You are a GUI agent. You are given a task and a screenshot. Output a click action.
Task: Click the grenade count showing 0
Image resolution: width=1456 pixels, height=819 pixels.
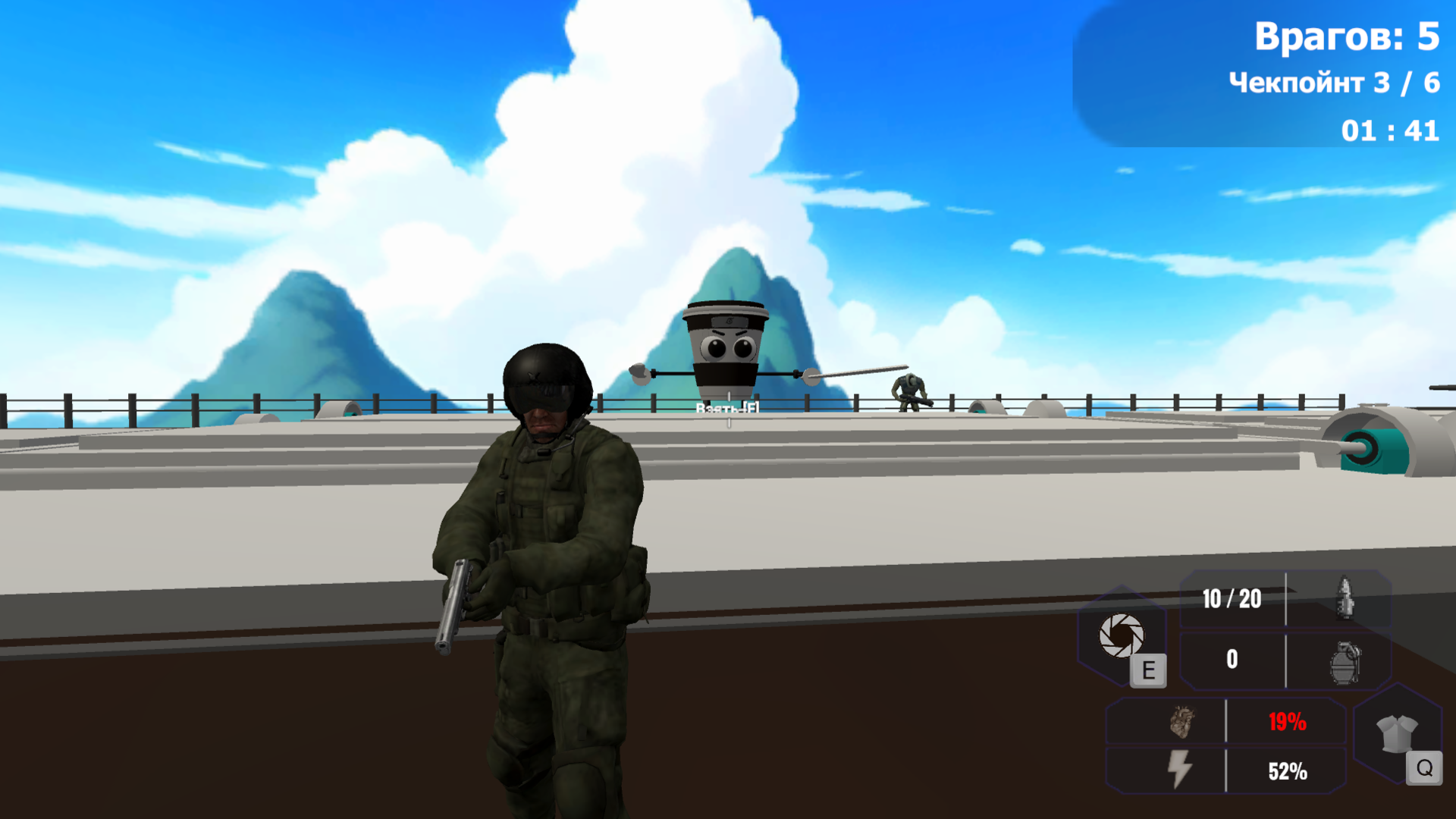[1232, 658]
